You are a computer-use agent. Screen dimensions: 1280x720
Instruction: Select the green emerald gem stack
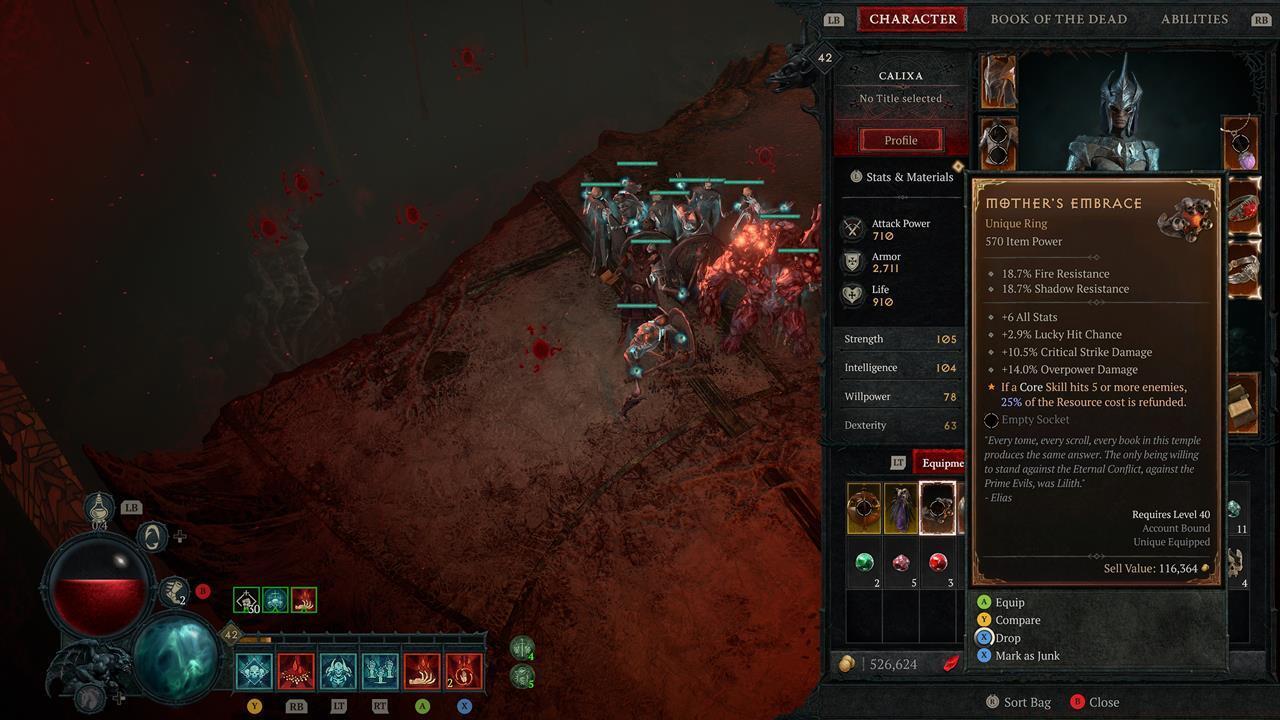click(864, 563)
